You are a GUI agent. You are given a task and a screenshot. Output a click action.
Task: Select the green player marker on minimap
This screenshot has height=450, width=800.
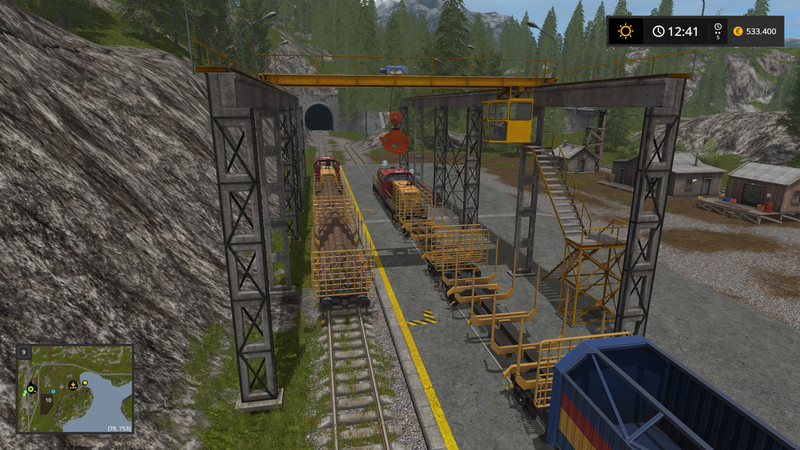(31, 387)
